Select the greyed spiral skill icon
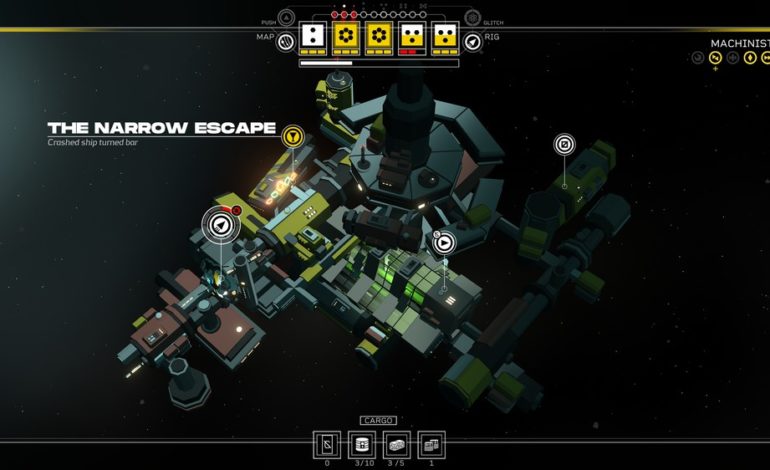The image size is (770, 470). [x=697, y=58]
